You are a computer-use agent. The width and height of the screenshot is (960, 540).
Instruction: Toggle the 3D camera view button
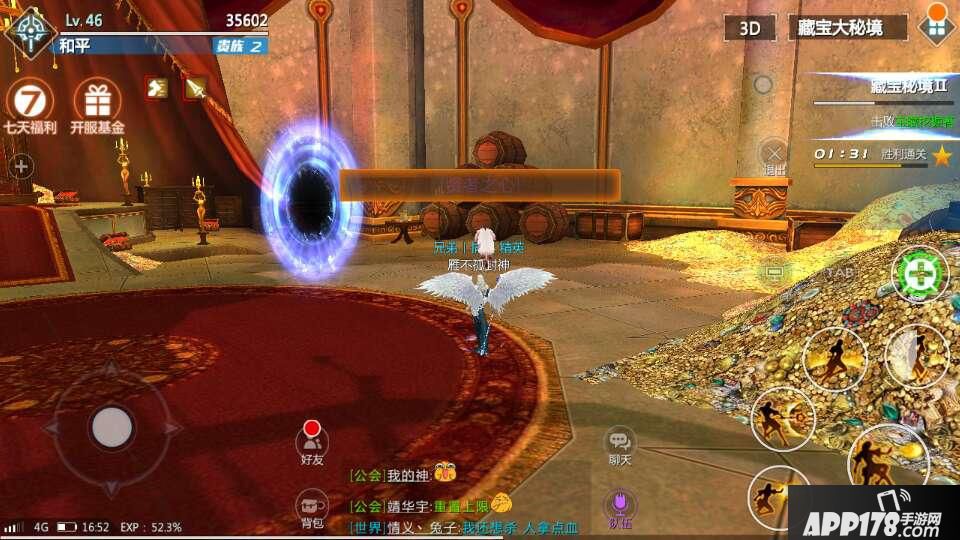pyautogui.click(x=750, y=28)
